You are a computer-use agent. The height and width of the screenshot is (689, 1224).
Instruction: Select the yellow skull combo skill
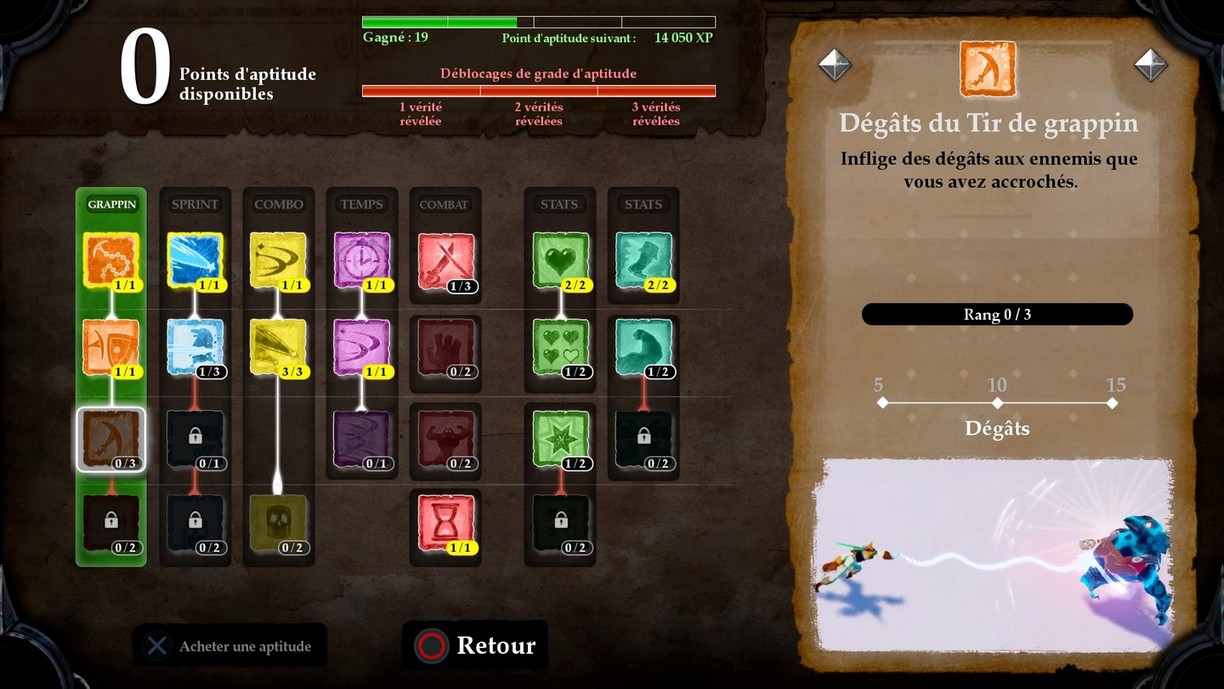(x=278, y=522)
